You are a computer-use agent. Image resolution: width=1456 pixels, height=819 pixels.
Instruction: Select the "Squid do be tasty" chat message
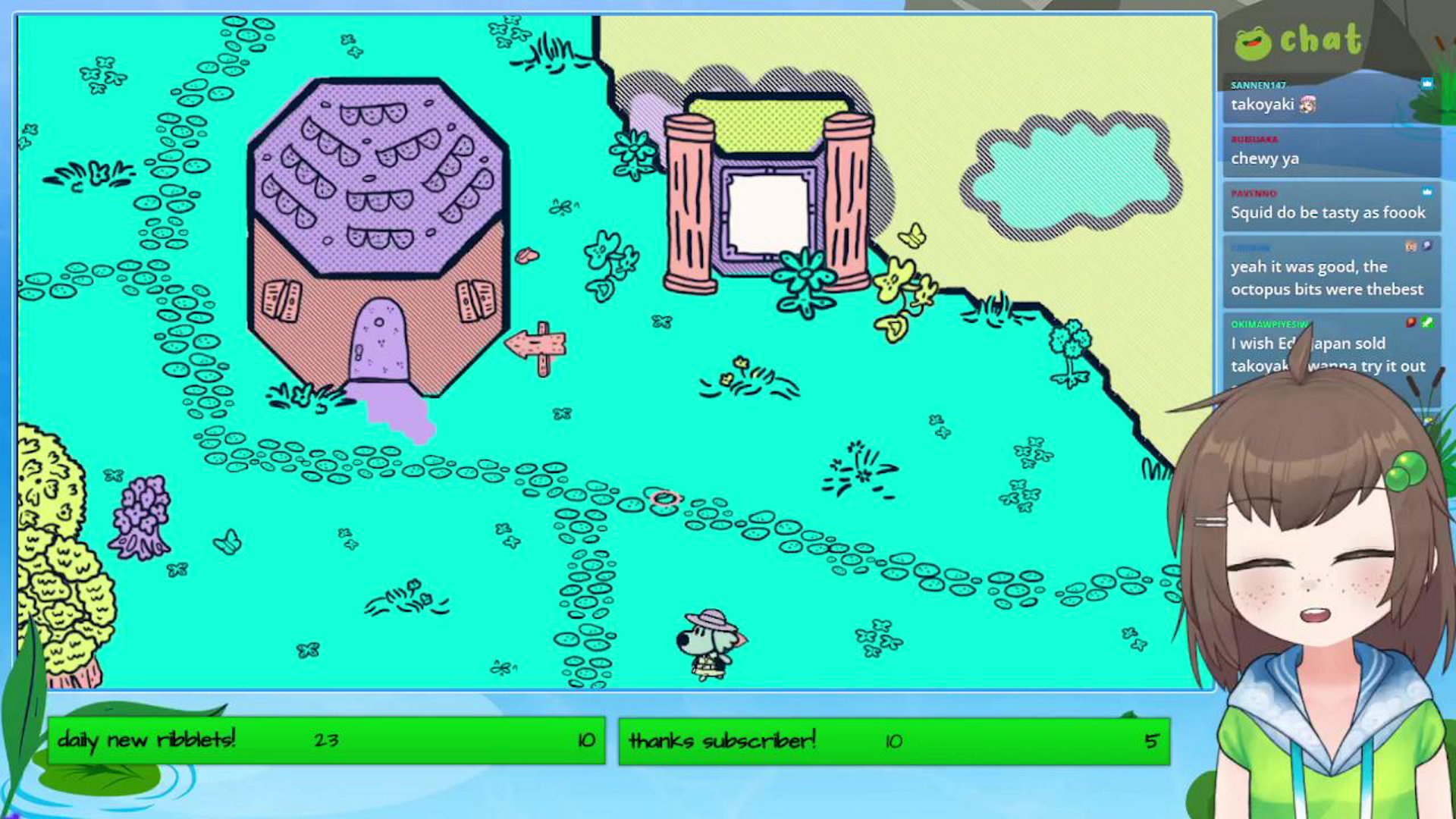point(1328,212)
